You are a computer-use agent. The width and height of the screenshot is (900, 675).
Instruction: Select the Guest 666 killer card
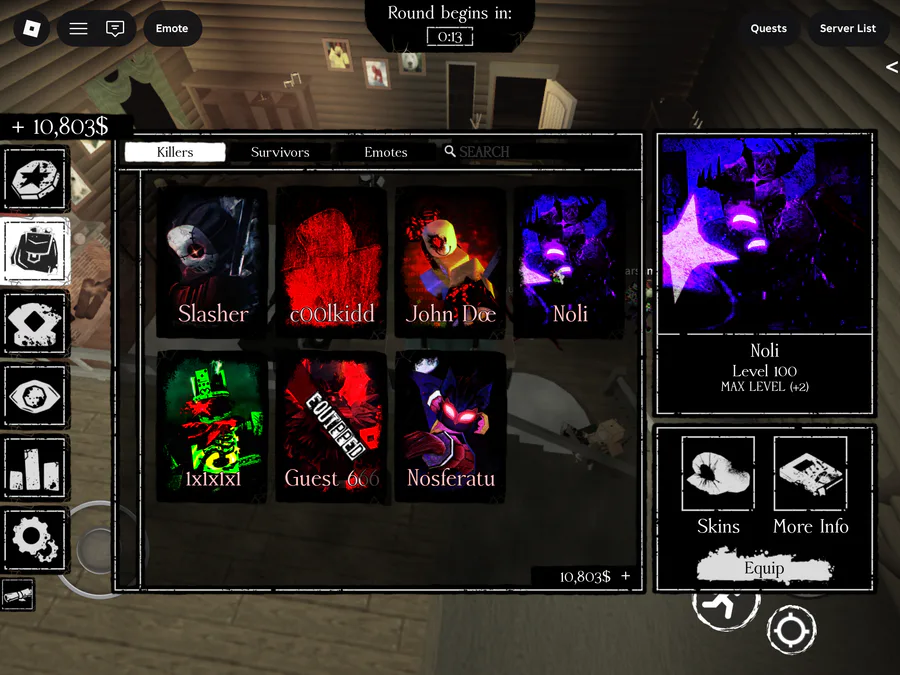click(x=332, y=425)
